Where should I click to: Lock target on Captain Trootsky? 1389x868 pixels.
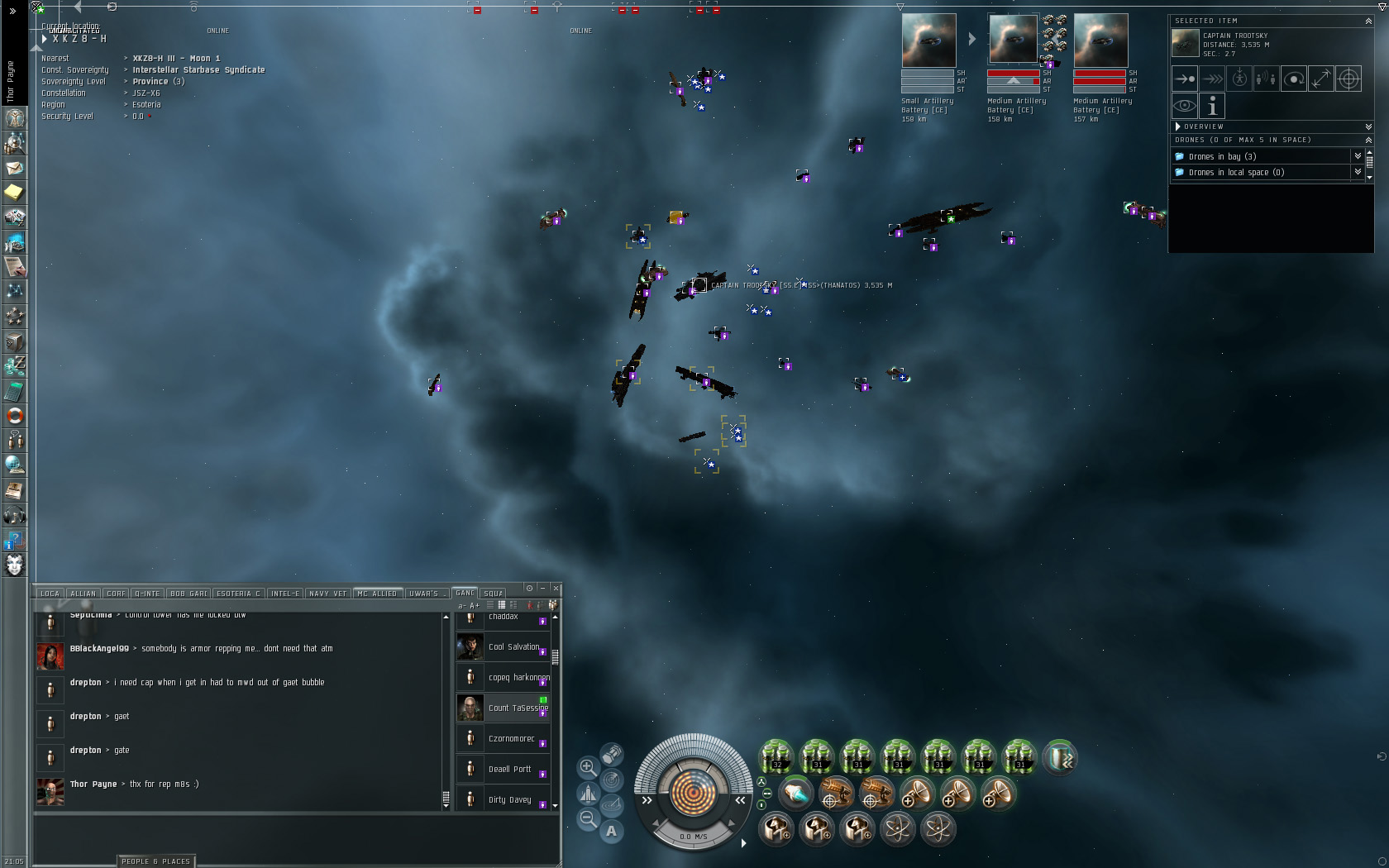pos(1348,79)
